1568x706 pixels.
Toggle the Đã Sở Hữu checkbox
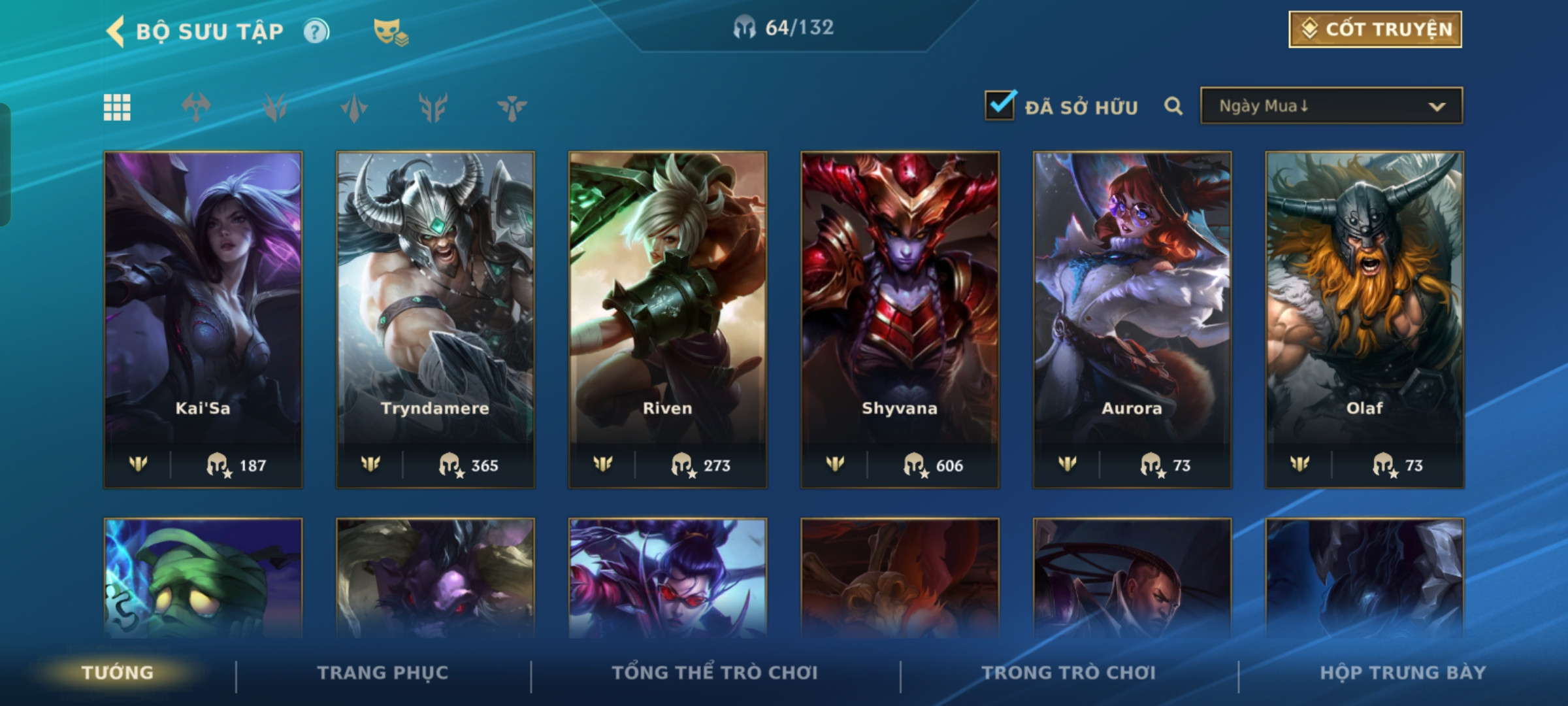click(1000, 105)
